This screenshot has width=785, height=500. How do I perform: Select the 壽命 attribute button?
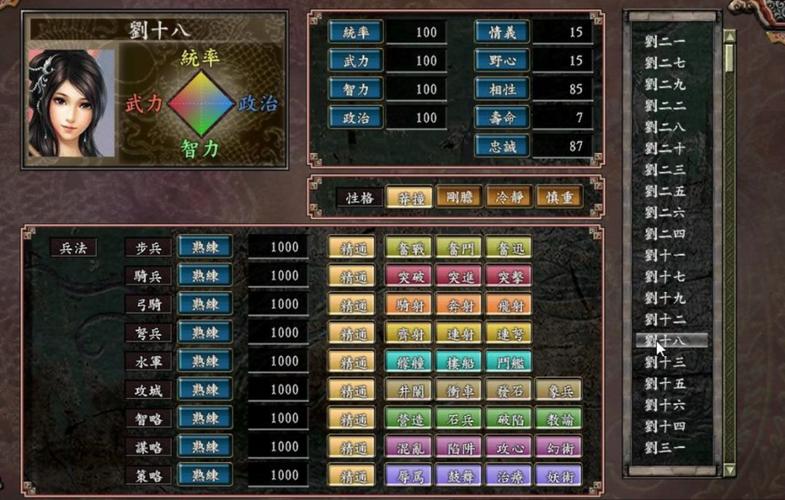[x=501, y=118]
